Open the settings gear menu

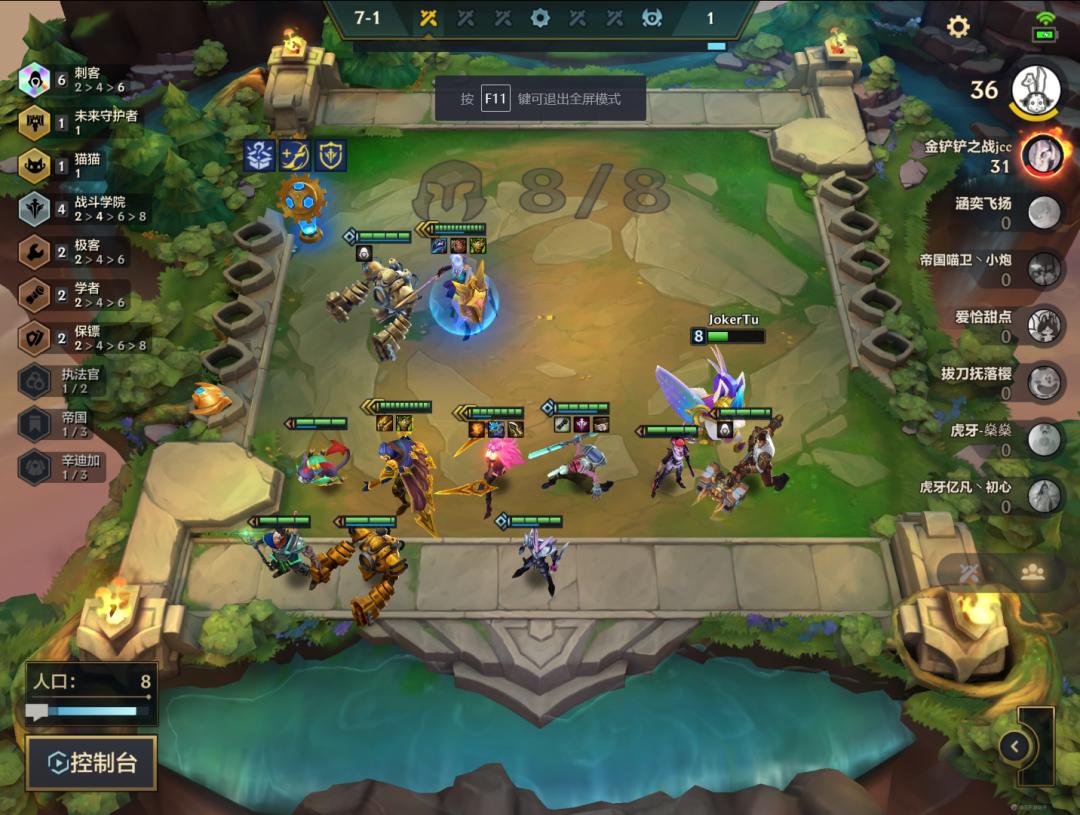[958, 27]
